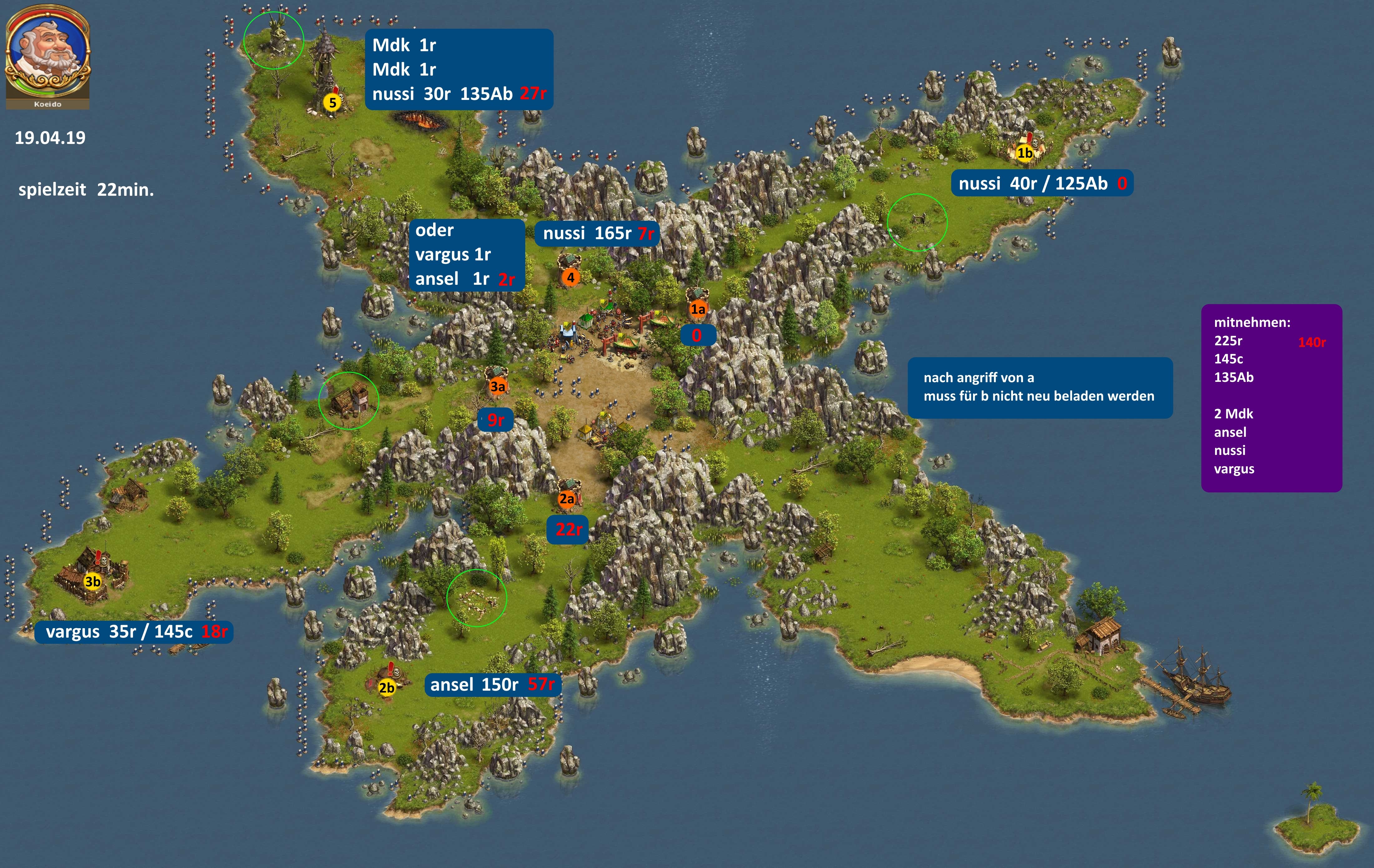1374x868 pixels.
Task: Click the yellow marker labeled 2b
Action: pos(387,688)
